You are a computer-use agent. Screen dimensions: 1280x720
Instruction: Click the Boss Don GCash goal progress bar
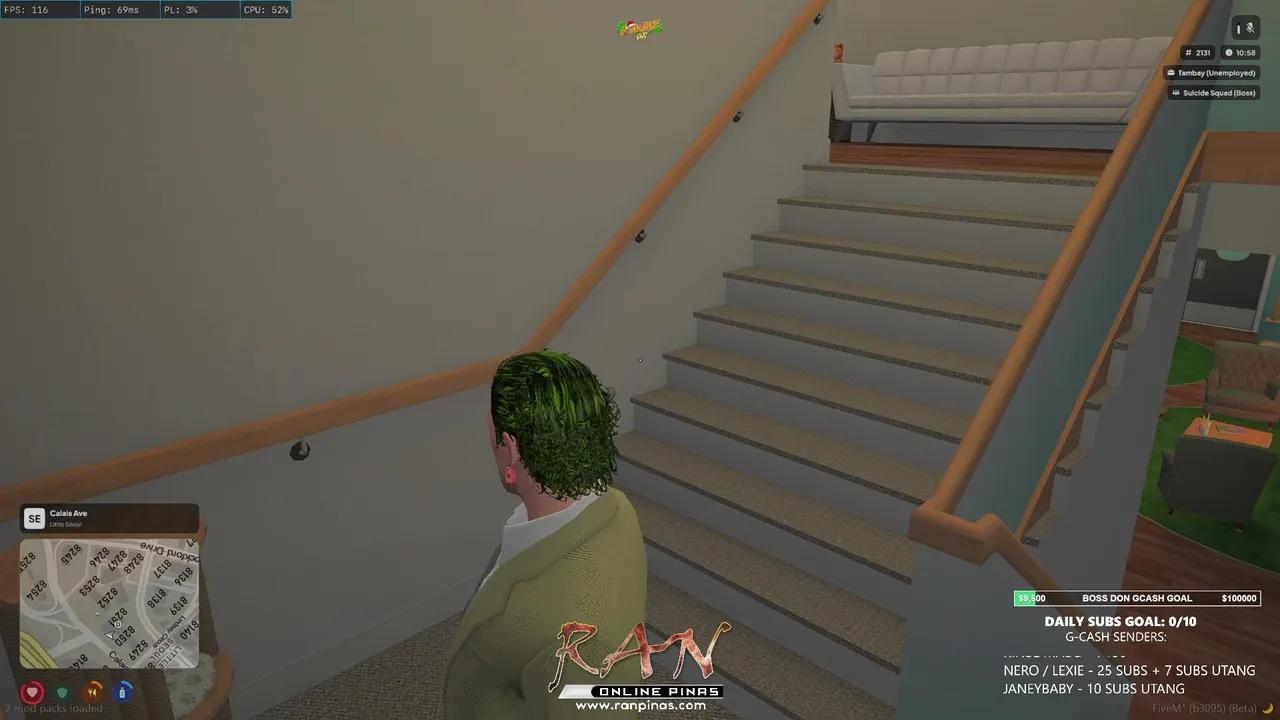click(1137, 597)
